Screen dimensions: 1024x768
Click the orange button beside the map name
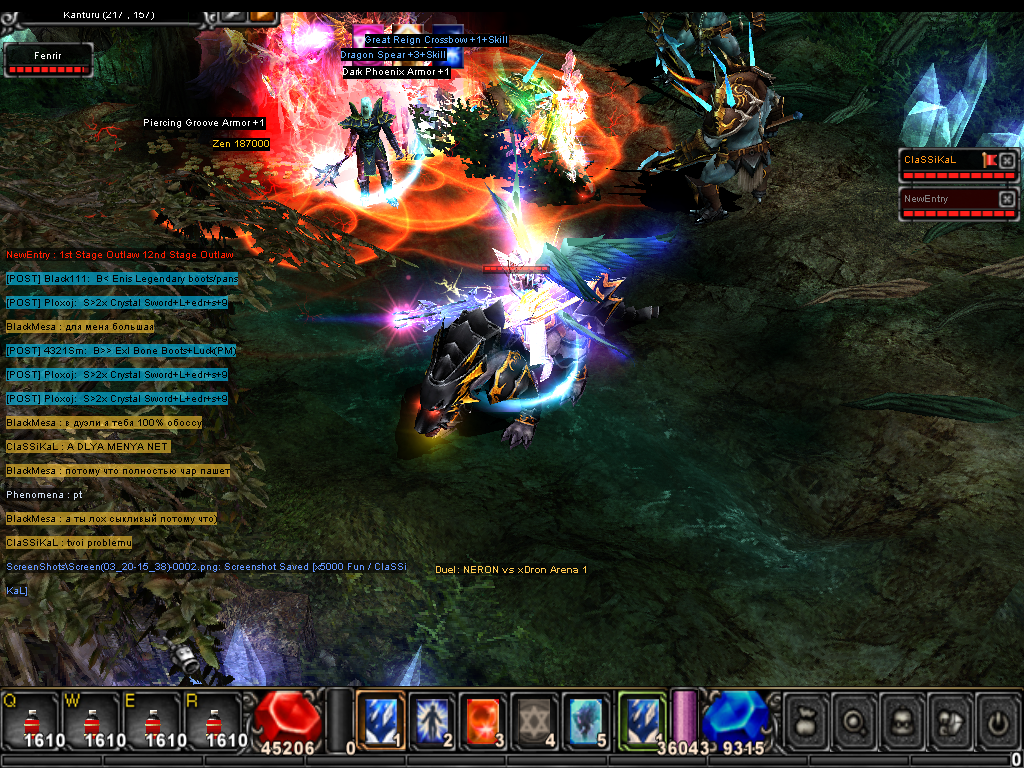pyautogui.click(x=264, y=13)
